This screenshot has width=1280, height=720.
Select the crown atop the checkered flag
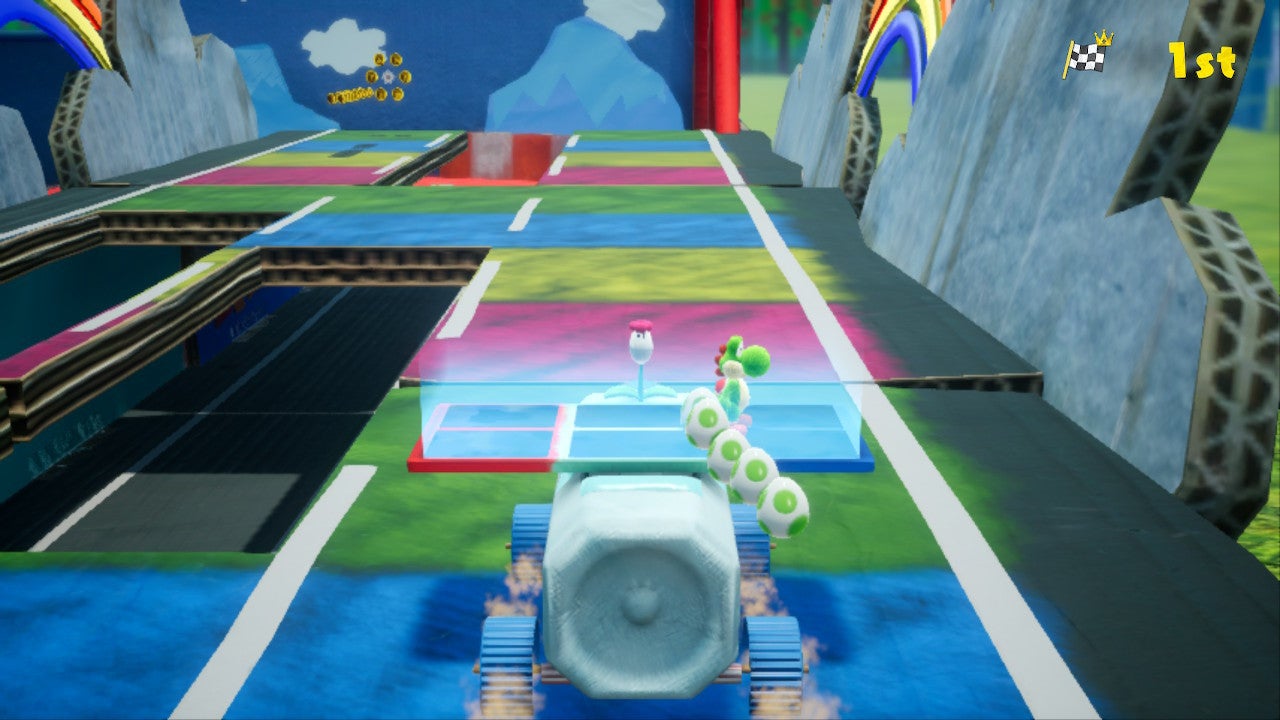[x=1103, y=38]
